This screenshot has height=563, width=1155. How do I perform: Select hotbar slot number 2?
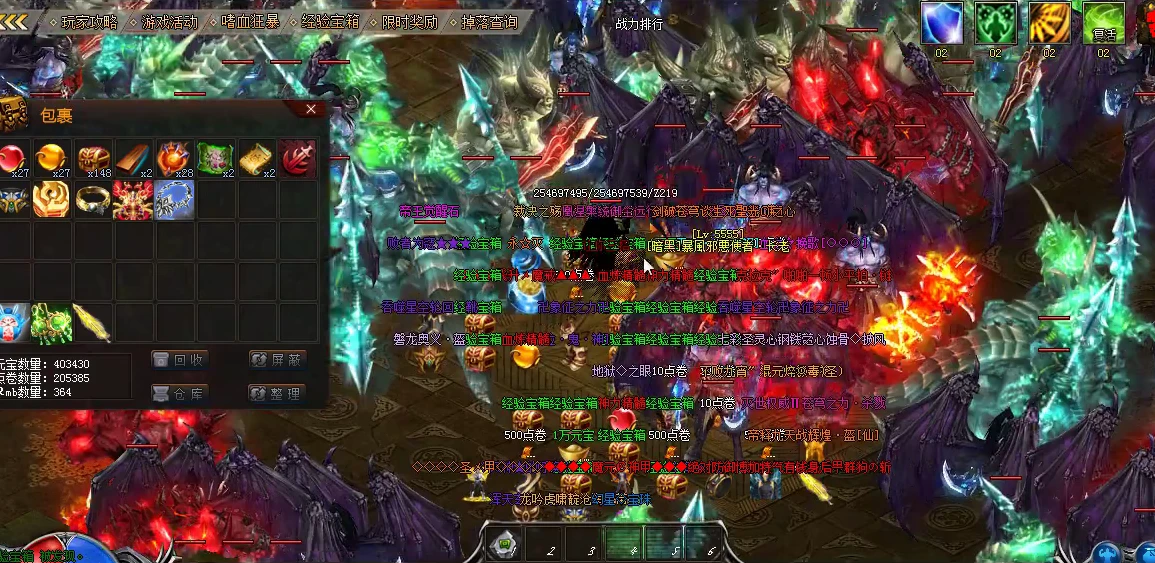(x=547, y=544)
